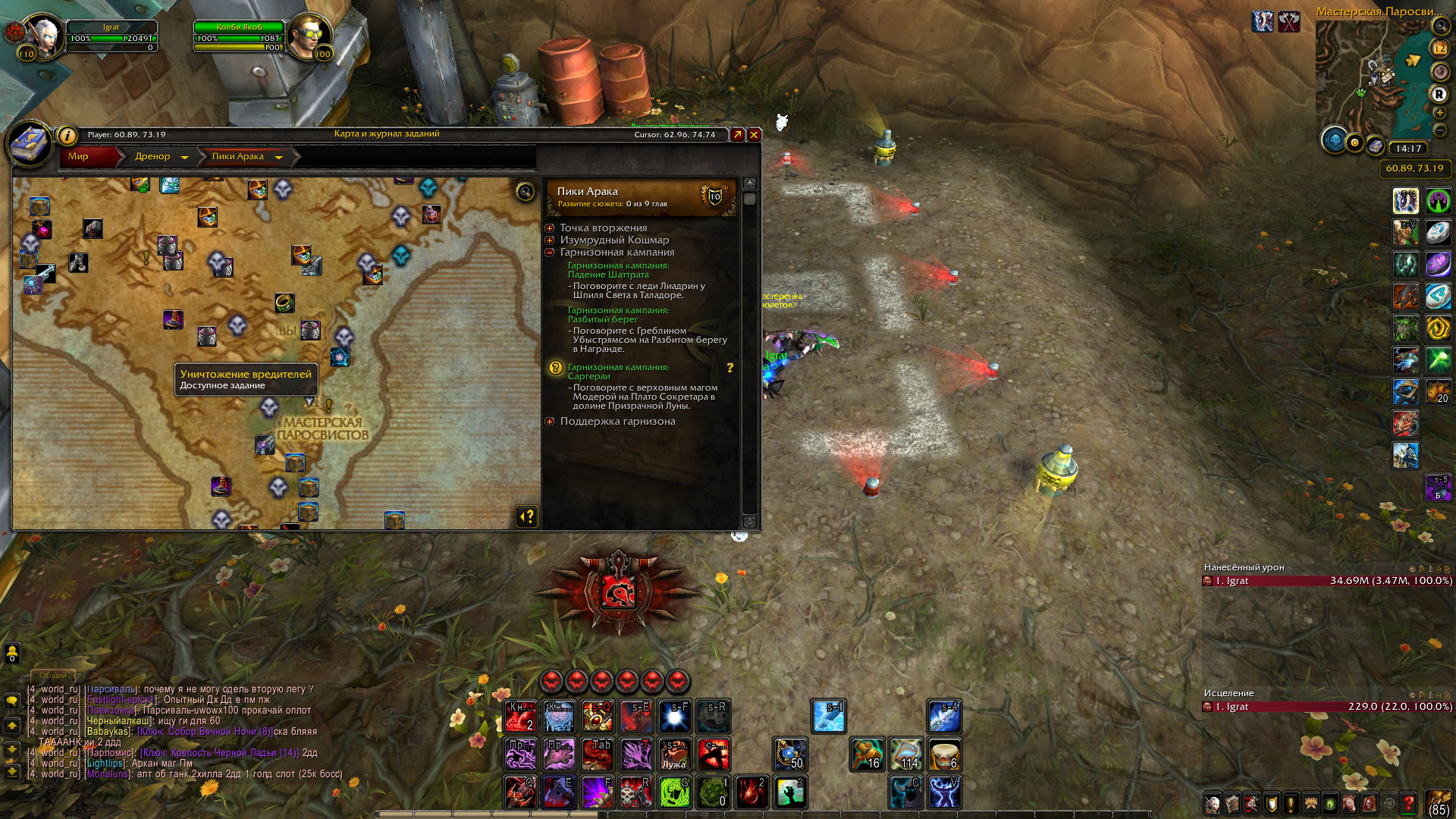Maximize the map window with the arrow button

point(737,135)
